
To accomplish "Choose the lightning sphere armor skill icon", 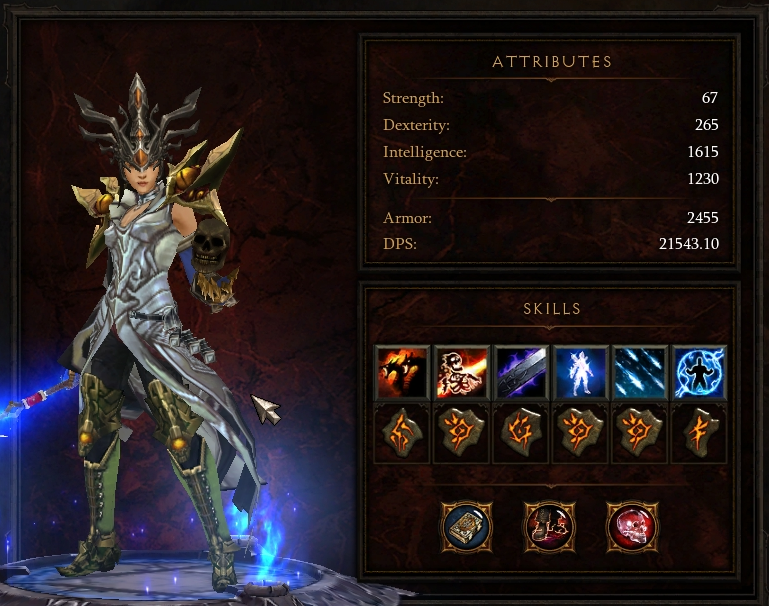I will (700, 372).
